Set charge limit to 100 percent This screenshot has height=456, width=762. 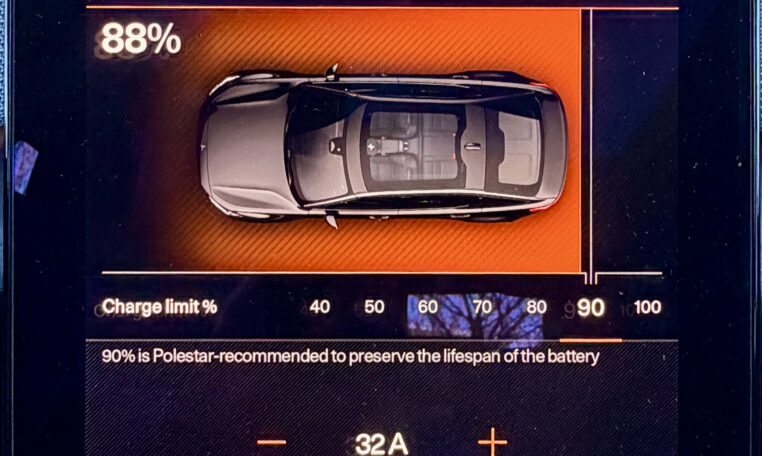[647, 307]
